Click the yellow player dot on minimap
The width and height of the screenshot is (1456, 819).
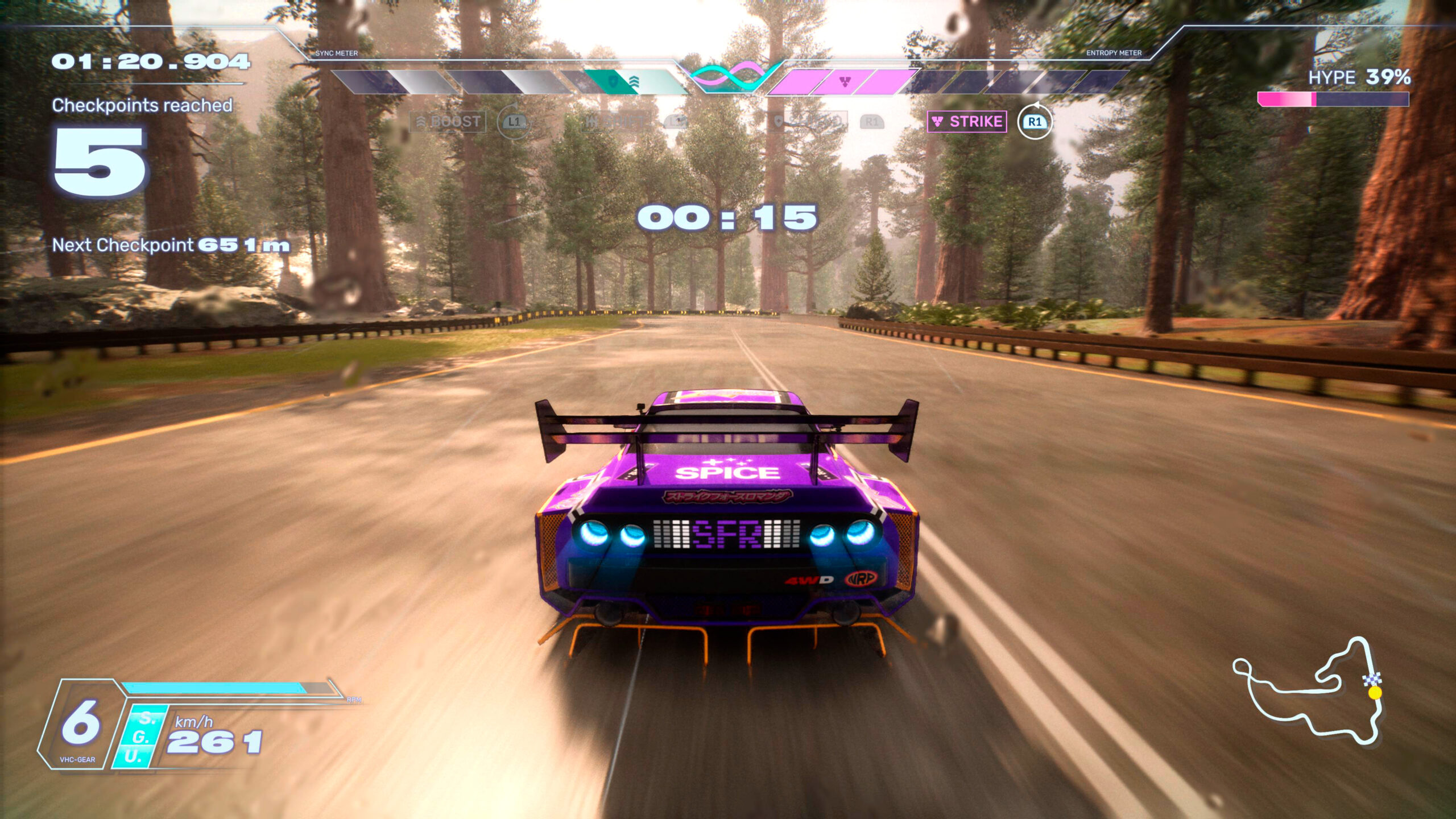(1375, 693)
